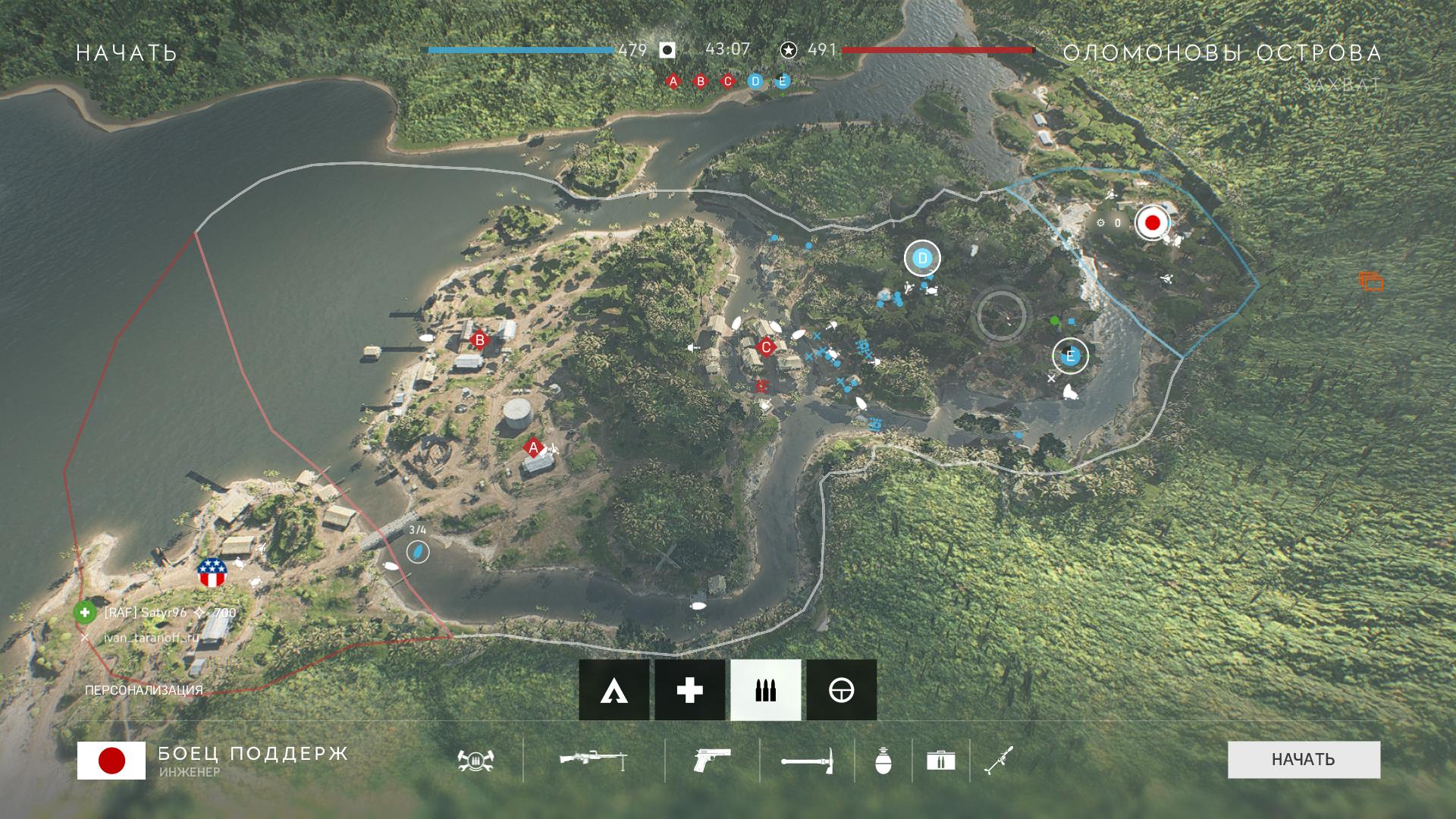Spawn on capture point D on map
1456x819 pixels.
[x=922, y=259]
